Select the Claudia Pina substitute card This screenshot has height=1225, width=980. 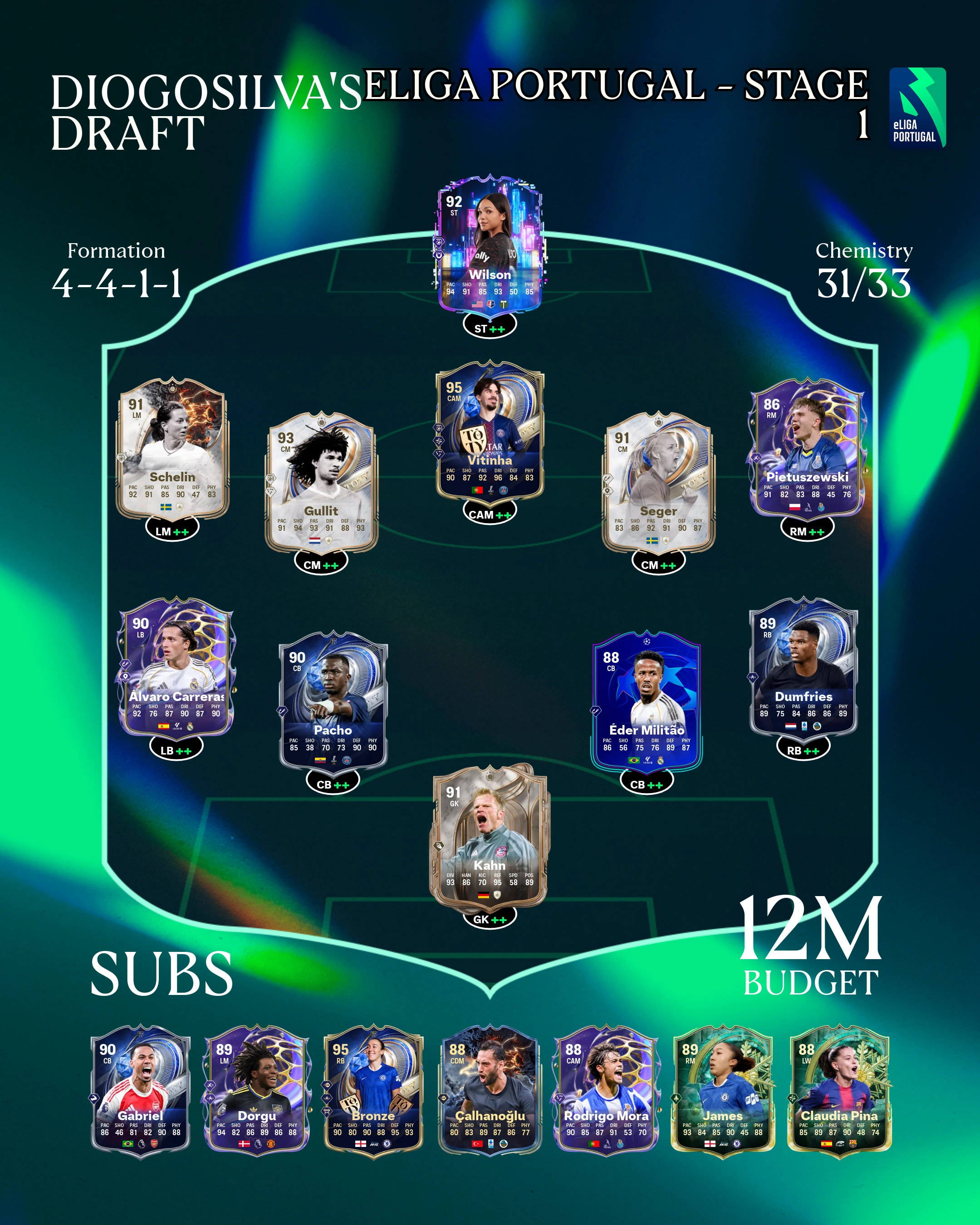tap(839, 1090)
